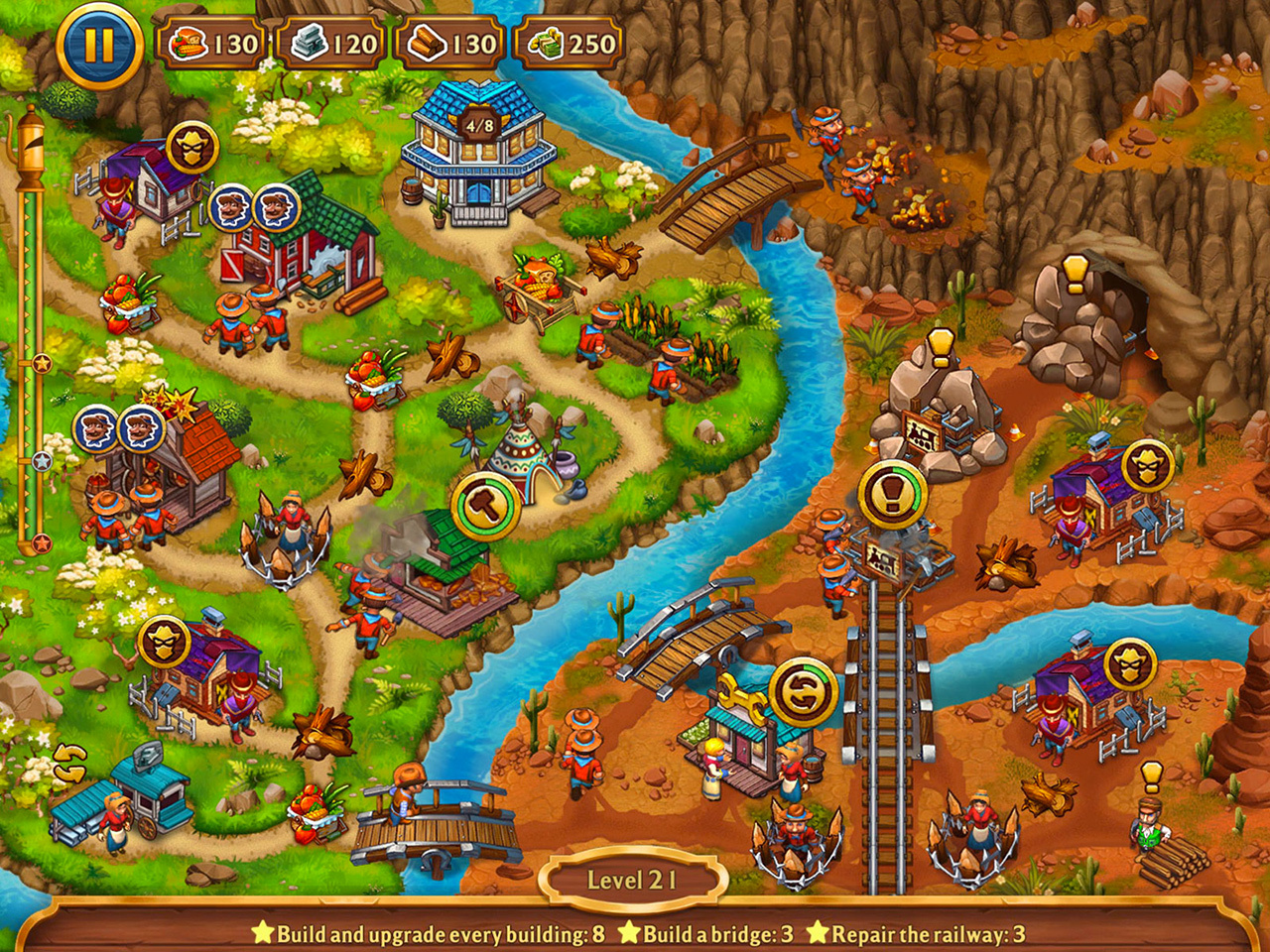1270x952 pixels.
Task: Click the bandit mask icon above the purple hideout
Action: coord(195,147)
